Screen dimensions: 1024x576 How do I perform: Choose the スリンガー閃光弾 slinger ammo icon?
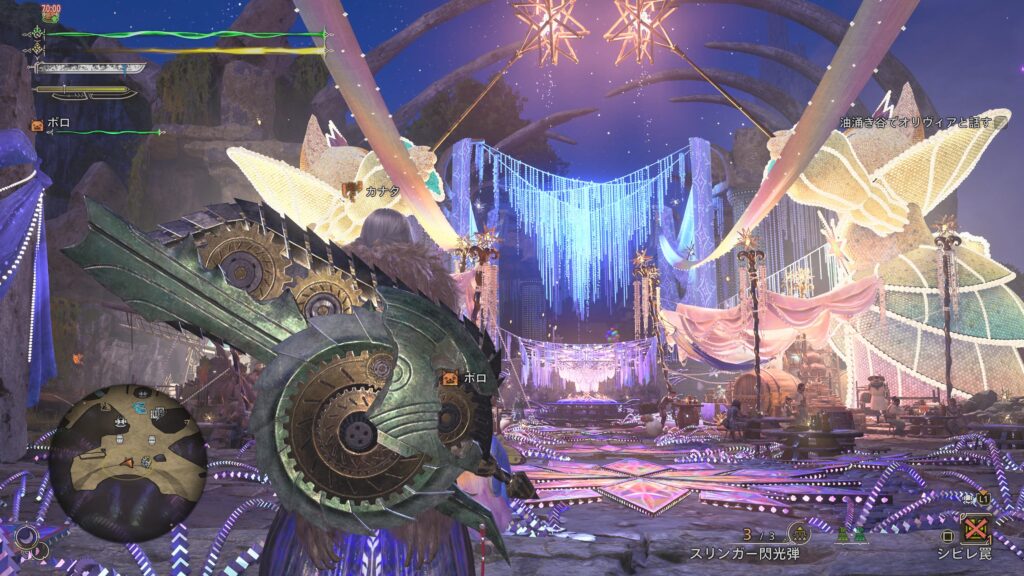pos(799,533)
